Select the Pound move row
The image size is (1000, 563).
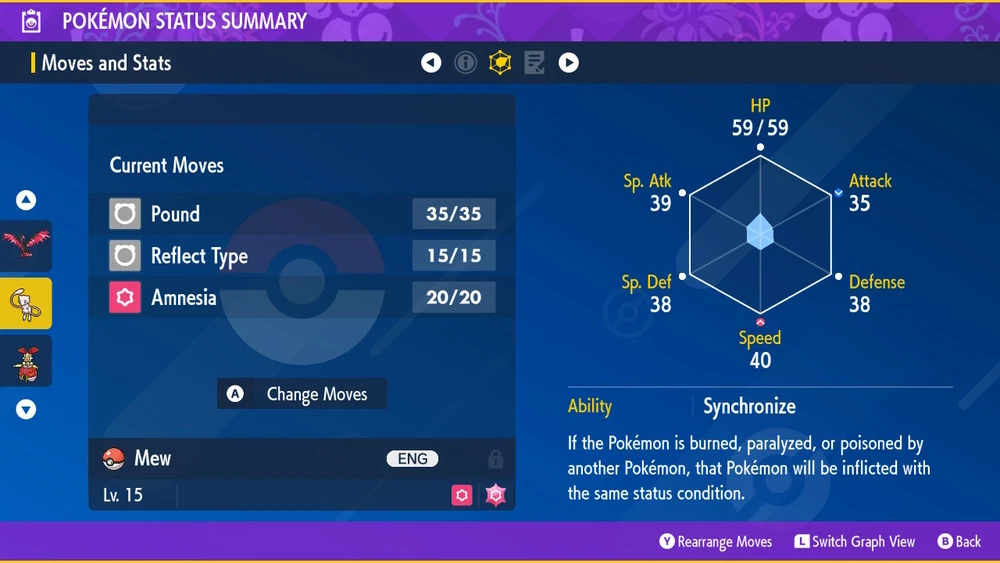pyautogui.click(x=301, y=214)
